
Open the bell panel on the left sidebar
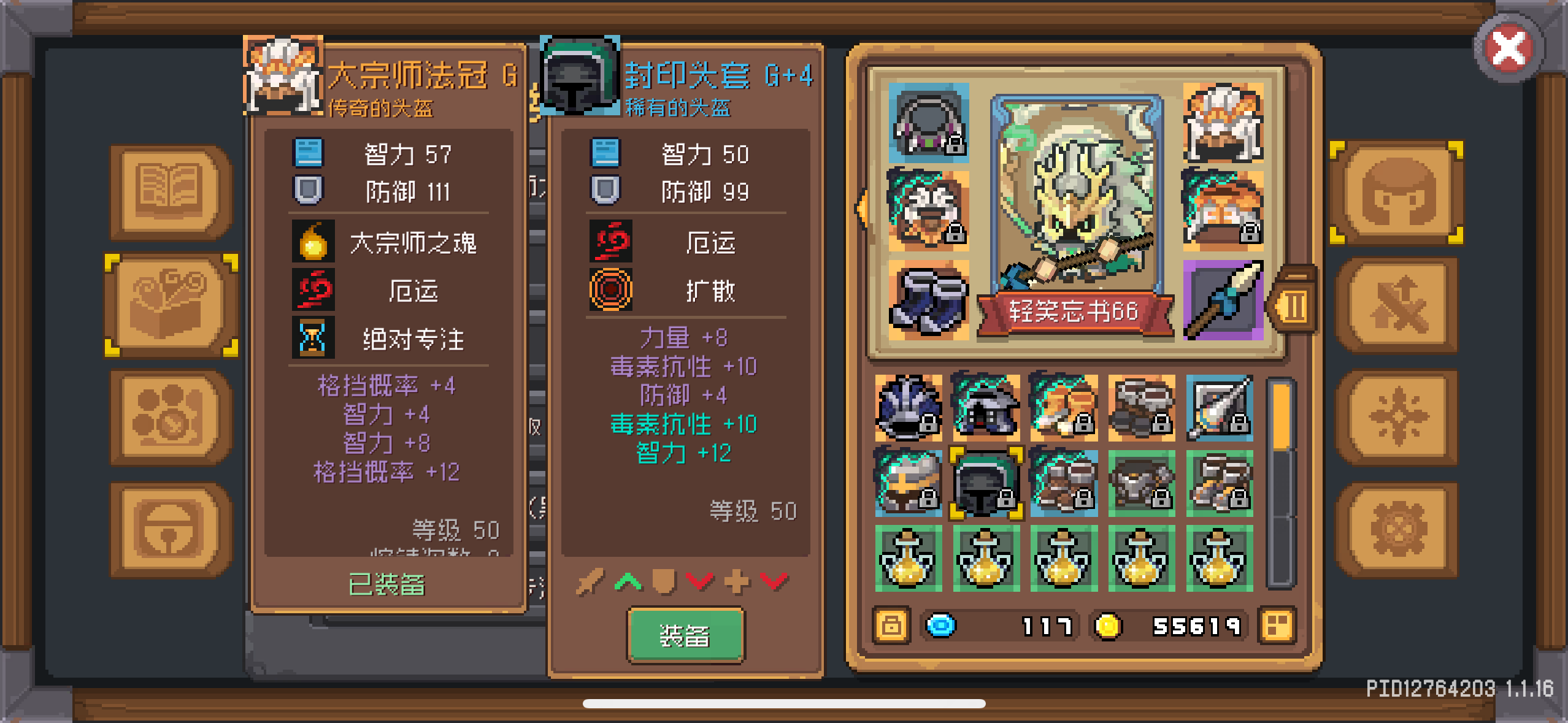tap(167, 529)
